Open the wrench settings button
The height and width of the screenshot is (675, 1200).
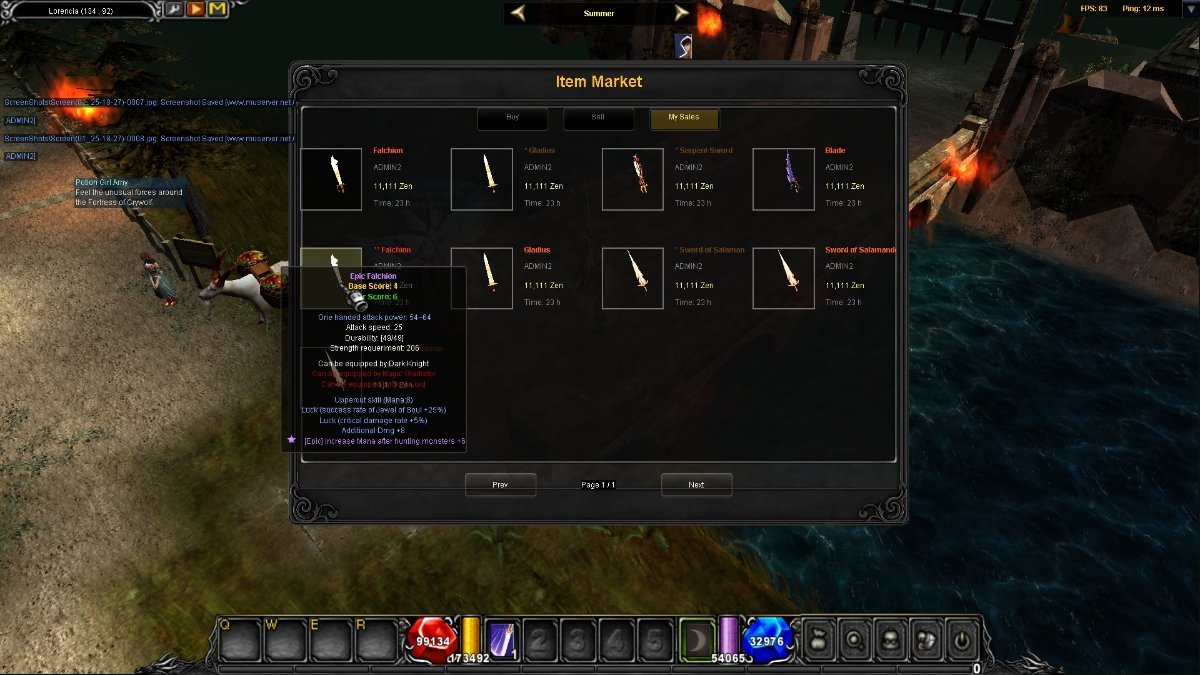tap(173, 10)
